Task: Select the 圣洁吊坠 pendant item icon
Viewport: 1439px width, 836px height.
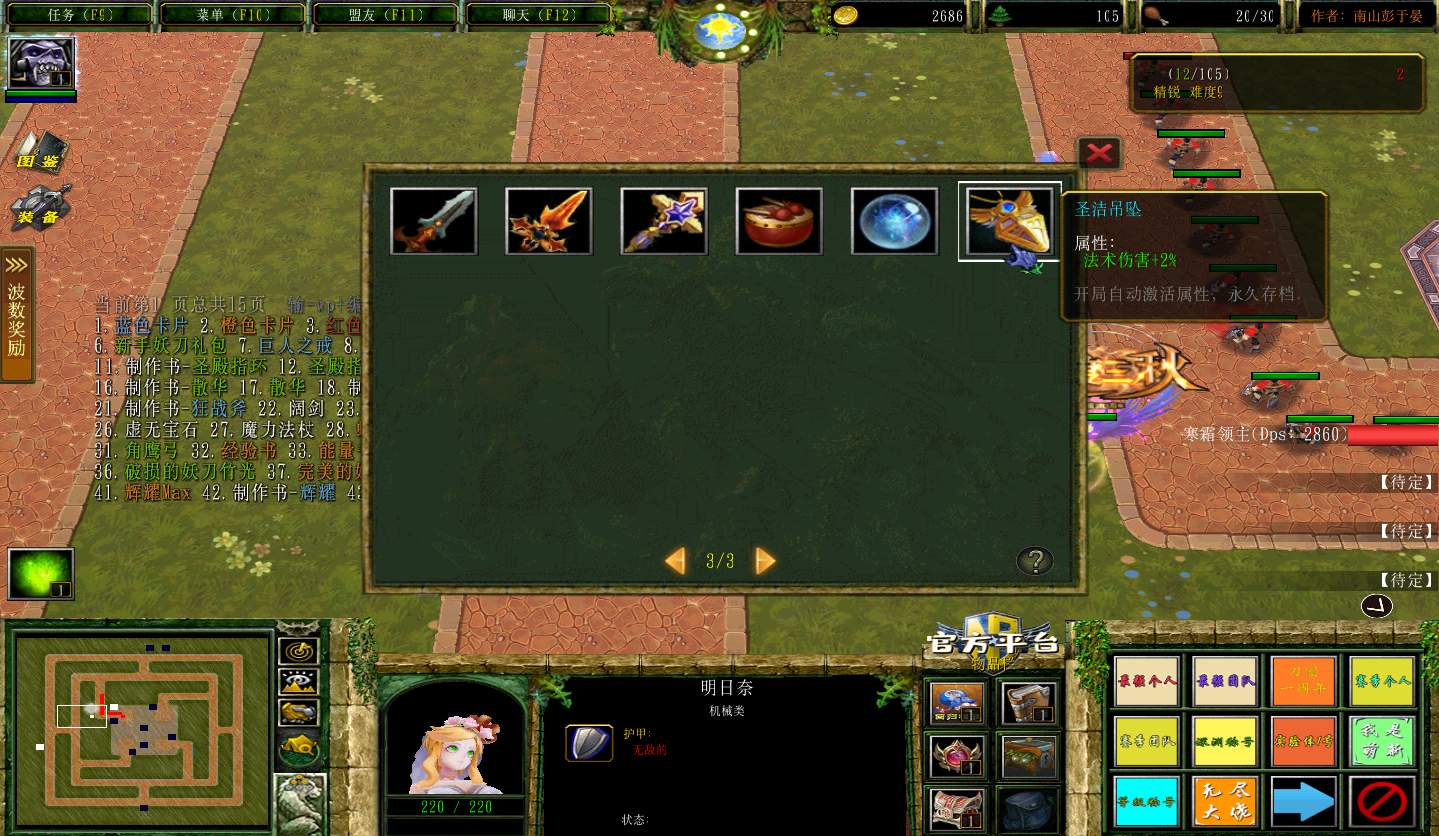Action: click(1009, 220)
